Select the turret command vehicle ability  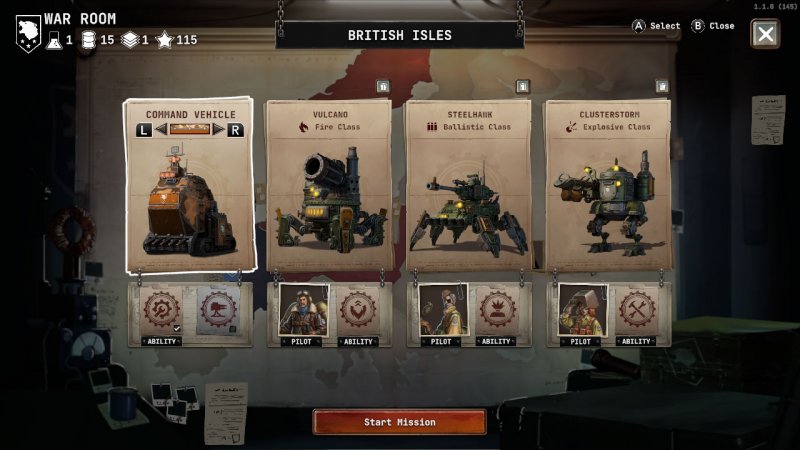[218, 311]
